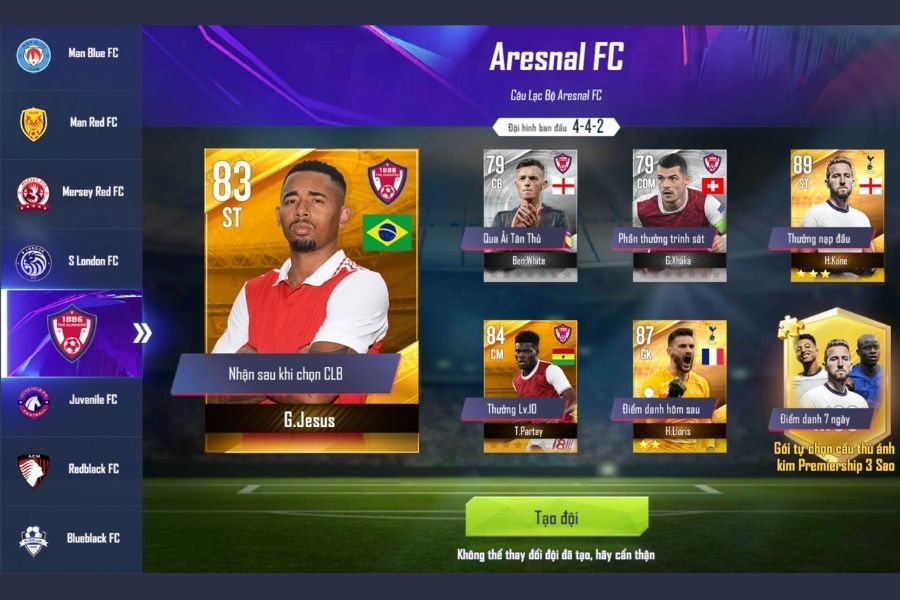This screenshot has width=900, height=600.
Task: Pick Mersey Red FC in sidebar
Action: click(70, 192)
